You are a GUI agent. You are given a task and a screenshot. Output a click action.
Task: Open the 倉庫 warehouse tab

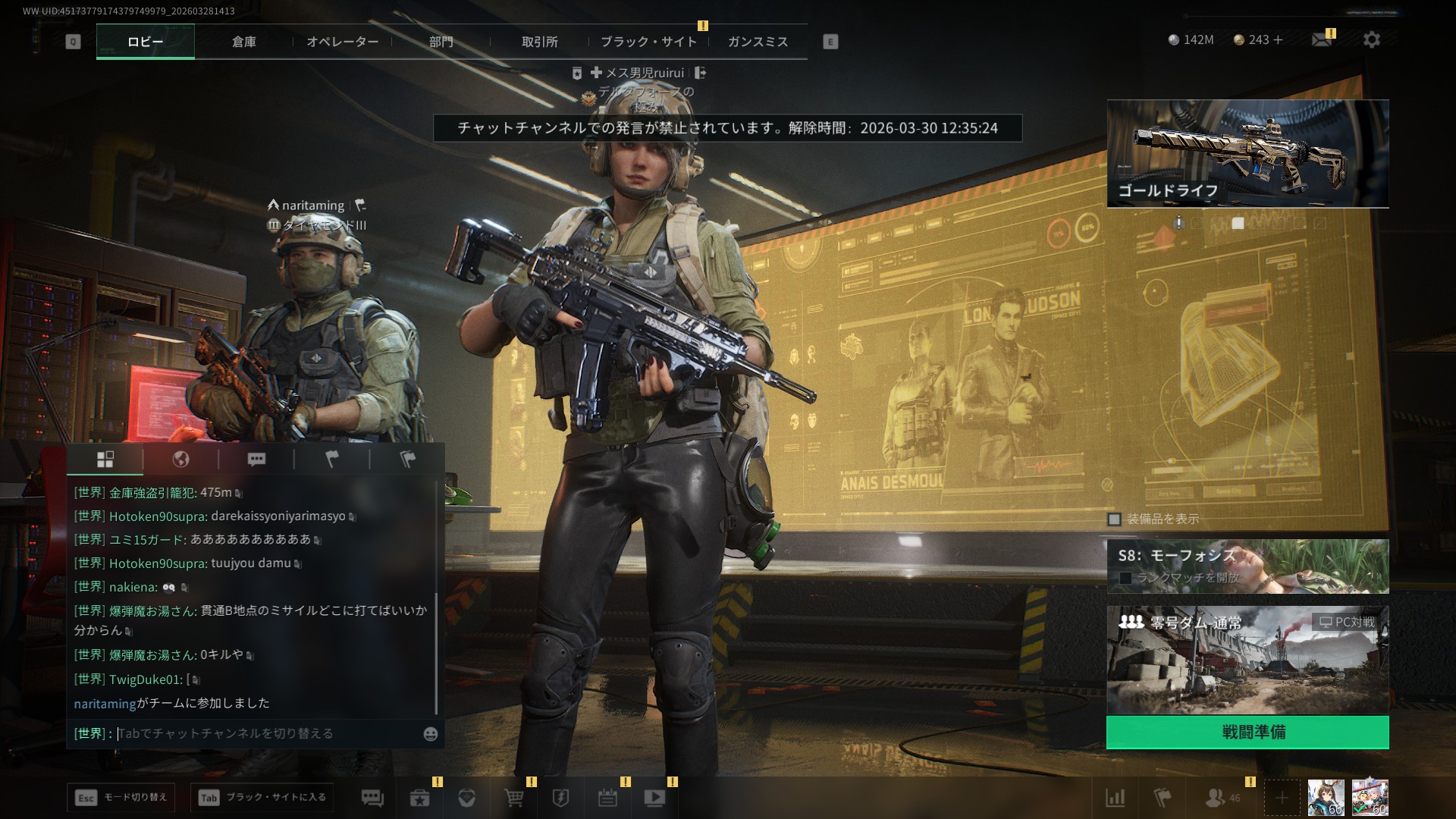point(243,42)
